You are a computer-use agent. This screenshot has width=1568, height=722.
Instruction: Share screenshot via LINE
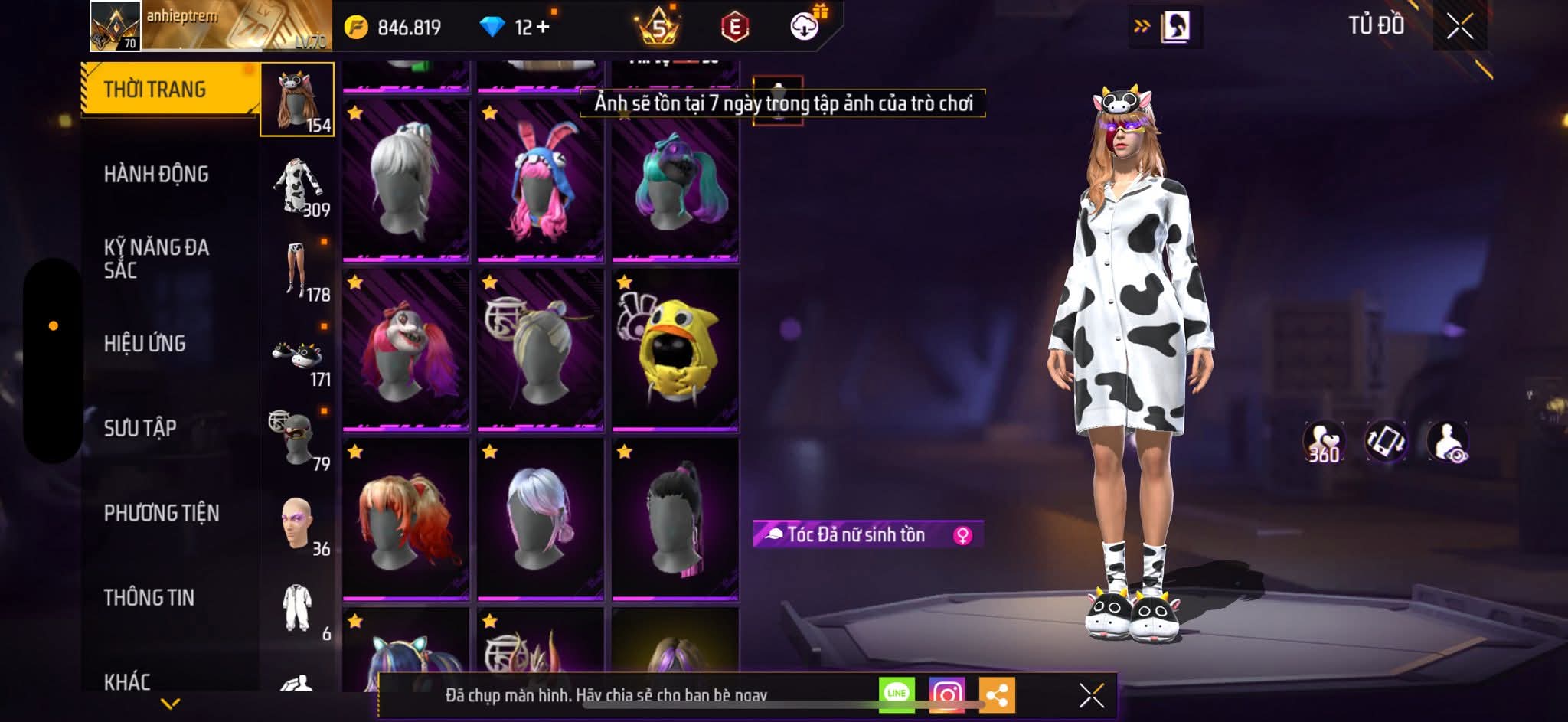[x=897, y=694]
